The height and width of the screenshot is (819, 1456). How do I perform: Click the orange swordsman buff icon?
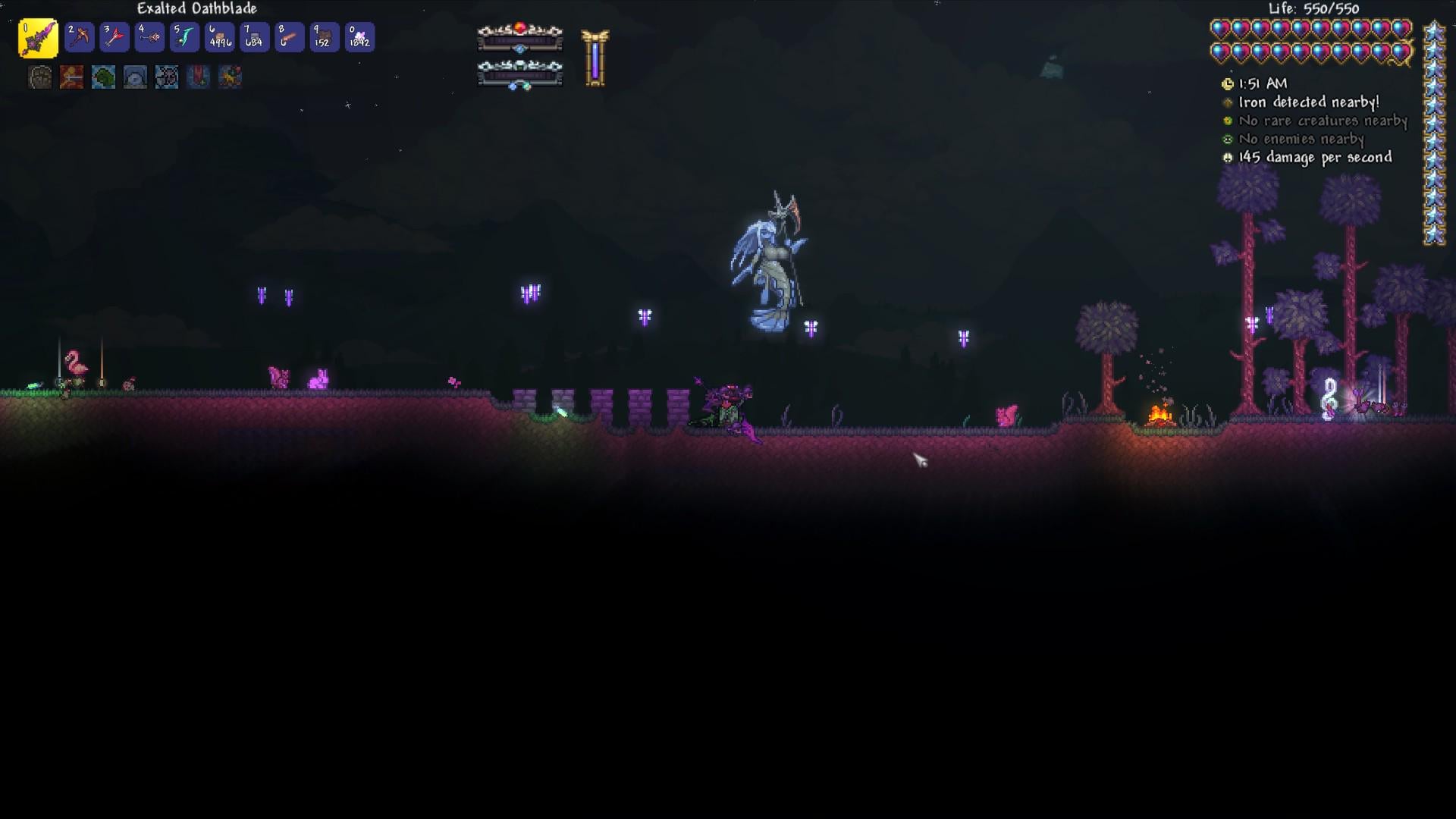[x=72, y=77]
